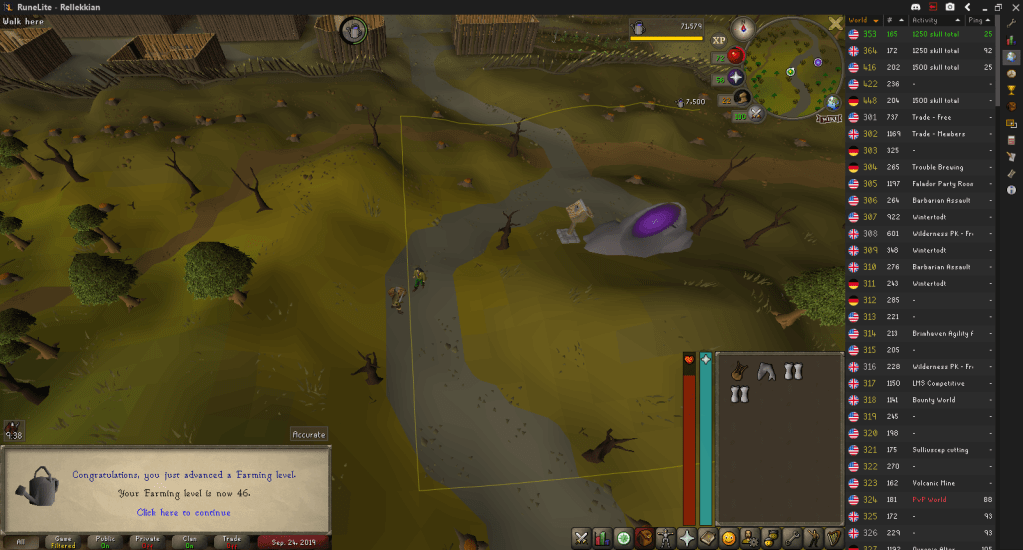Open the skills tab with bar chart icon
The width and height of the screenshot is (1023, 550).
click(x=602, y=538)
